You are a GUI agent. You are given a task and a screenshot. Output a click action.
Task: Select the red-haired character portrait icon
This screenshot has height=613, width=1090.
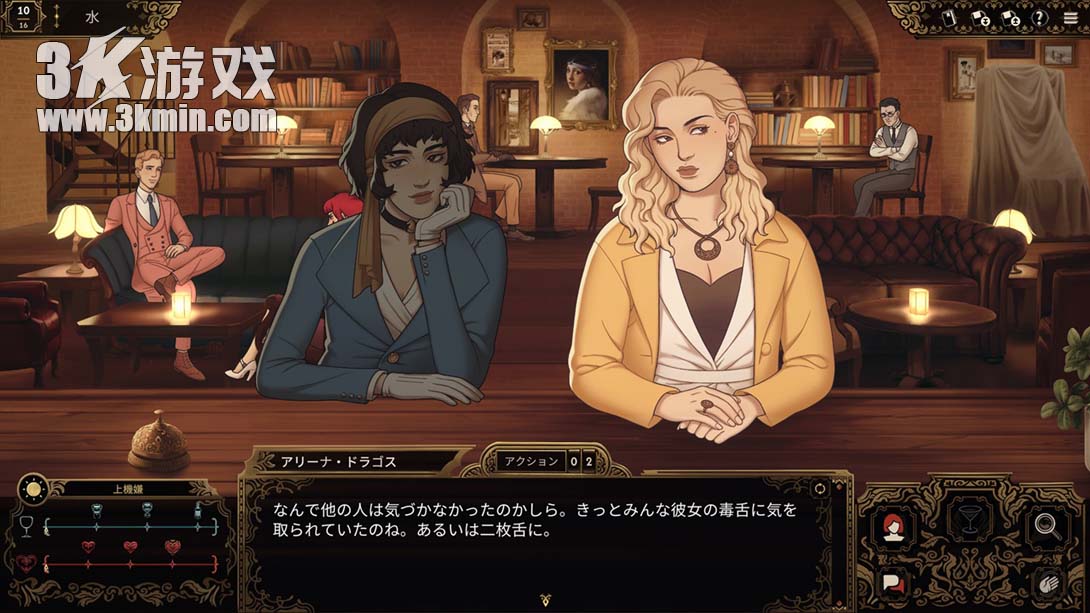893,527
